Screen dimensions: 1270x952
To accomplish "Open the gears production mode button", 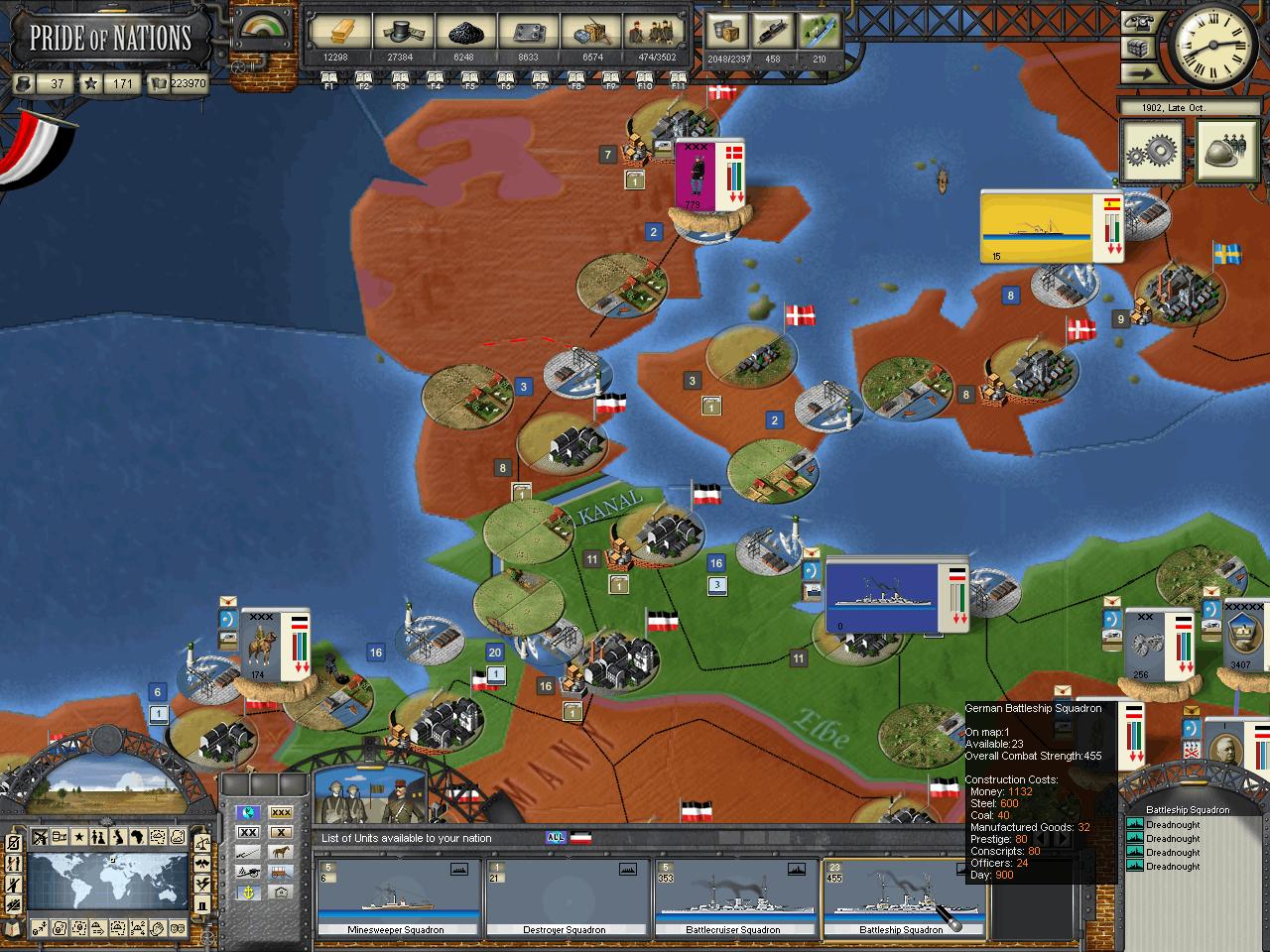I will (1152, 152).
